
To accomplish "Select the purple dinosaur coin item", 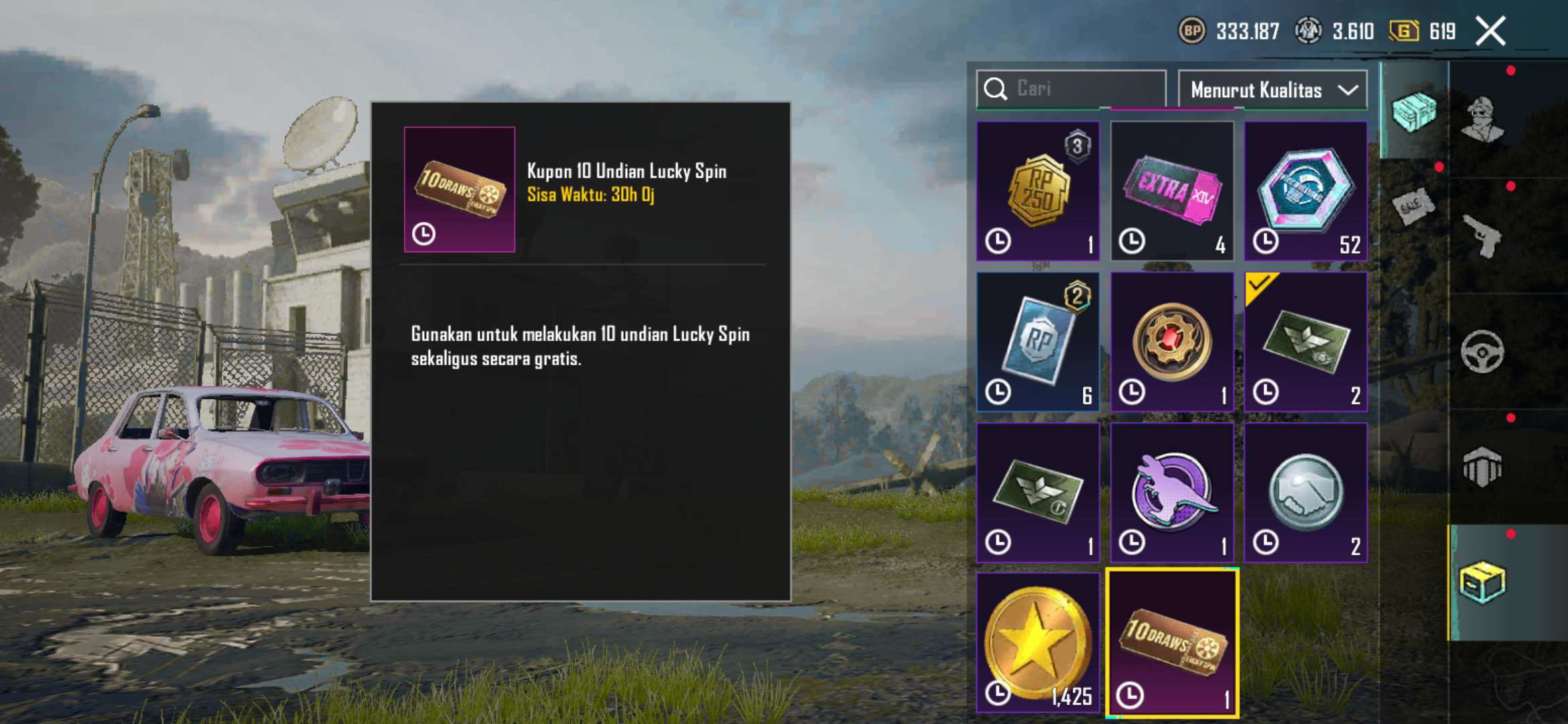I will tap(1172, 493).
